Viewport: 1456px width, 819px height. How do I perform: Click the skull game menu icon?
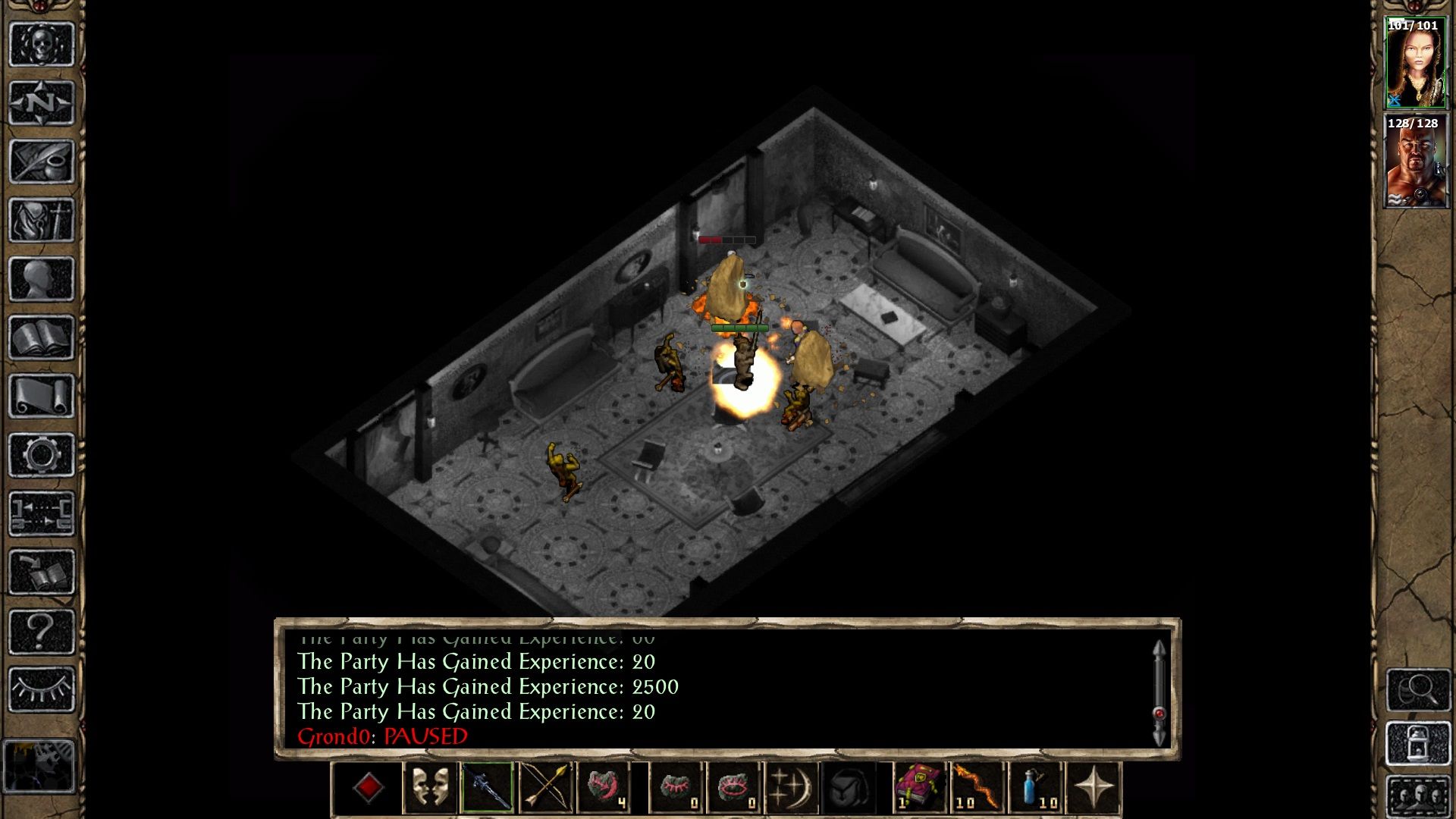(x=42, y=44)
